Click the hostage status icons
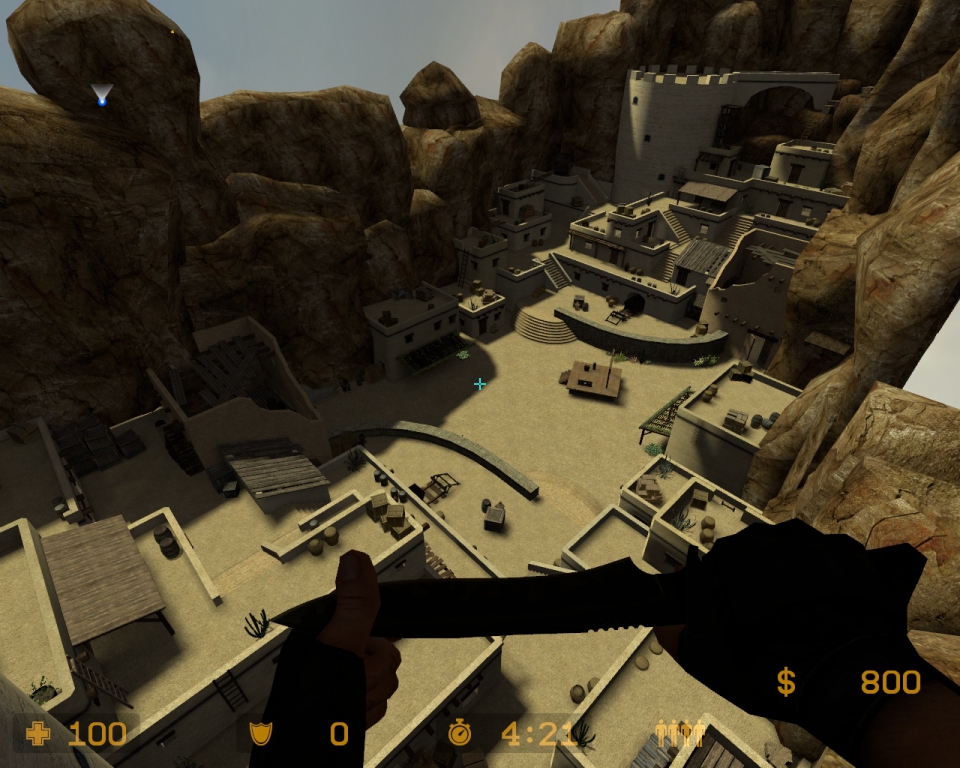 680,734
